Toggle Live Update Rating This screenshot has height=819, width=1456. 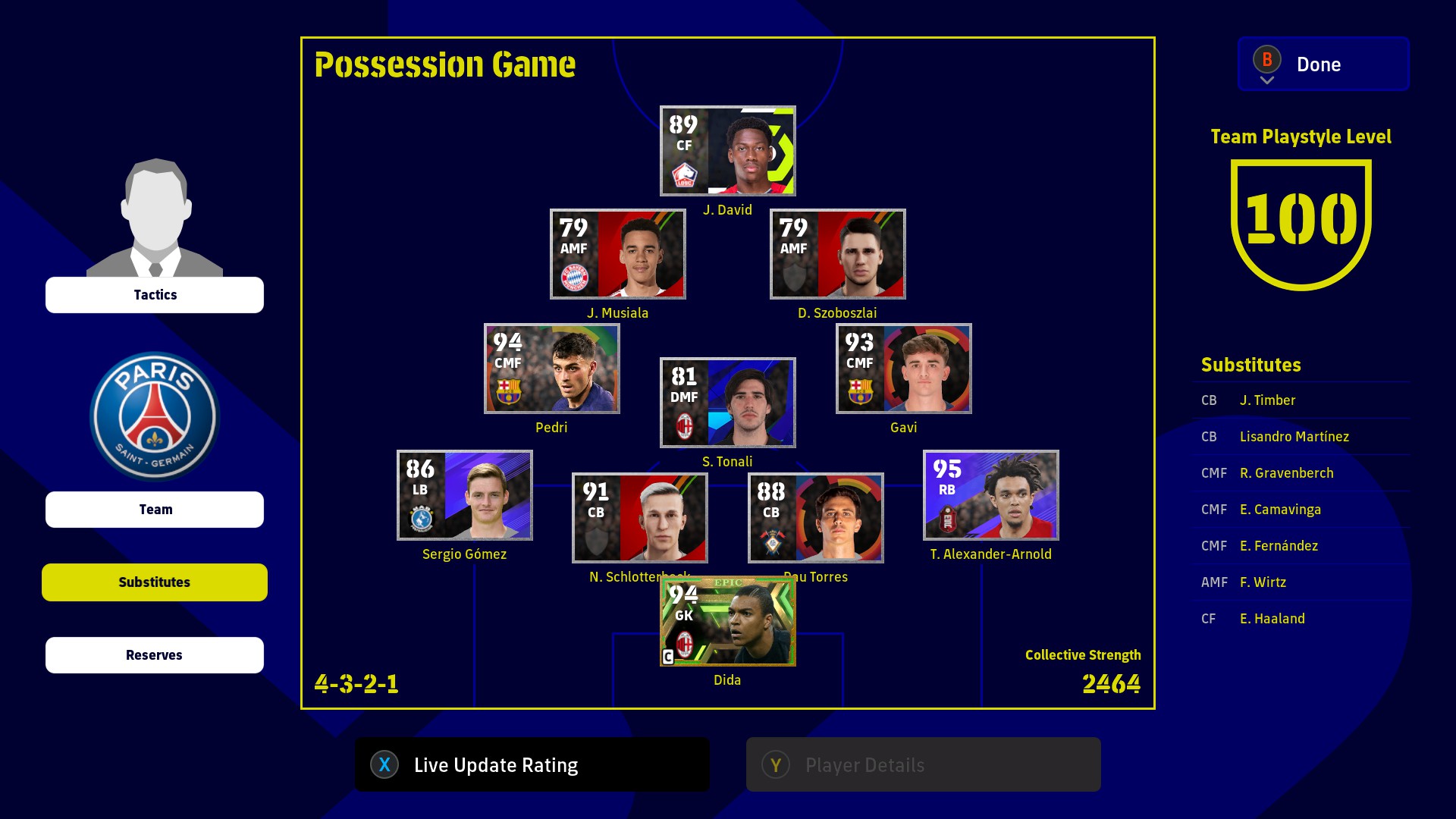[532, 765]
